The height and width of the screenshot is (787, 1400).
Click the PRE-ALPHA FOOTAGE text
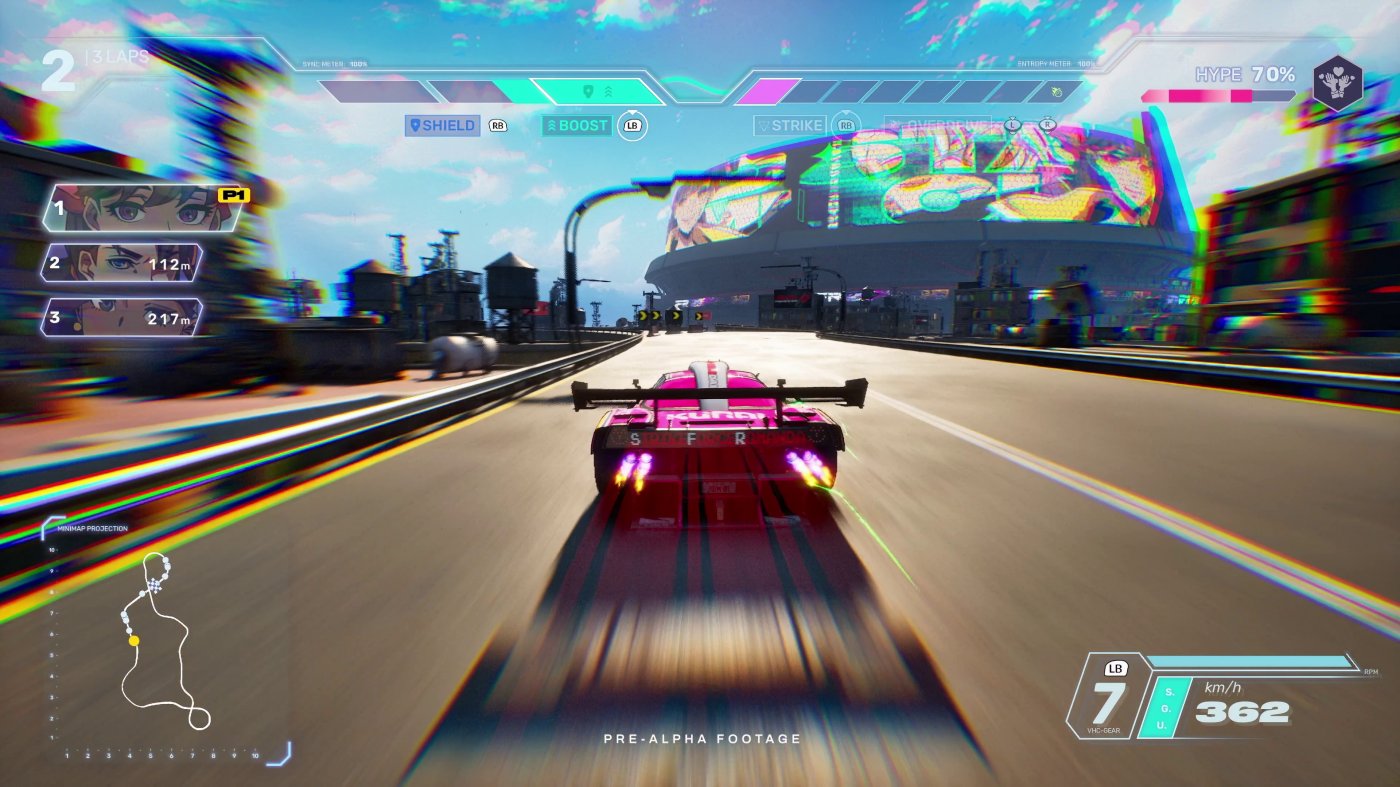point(698,739)
